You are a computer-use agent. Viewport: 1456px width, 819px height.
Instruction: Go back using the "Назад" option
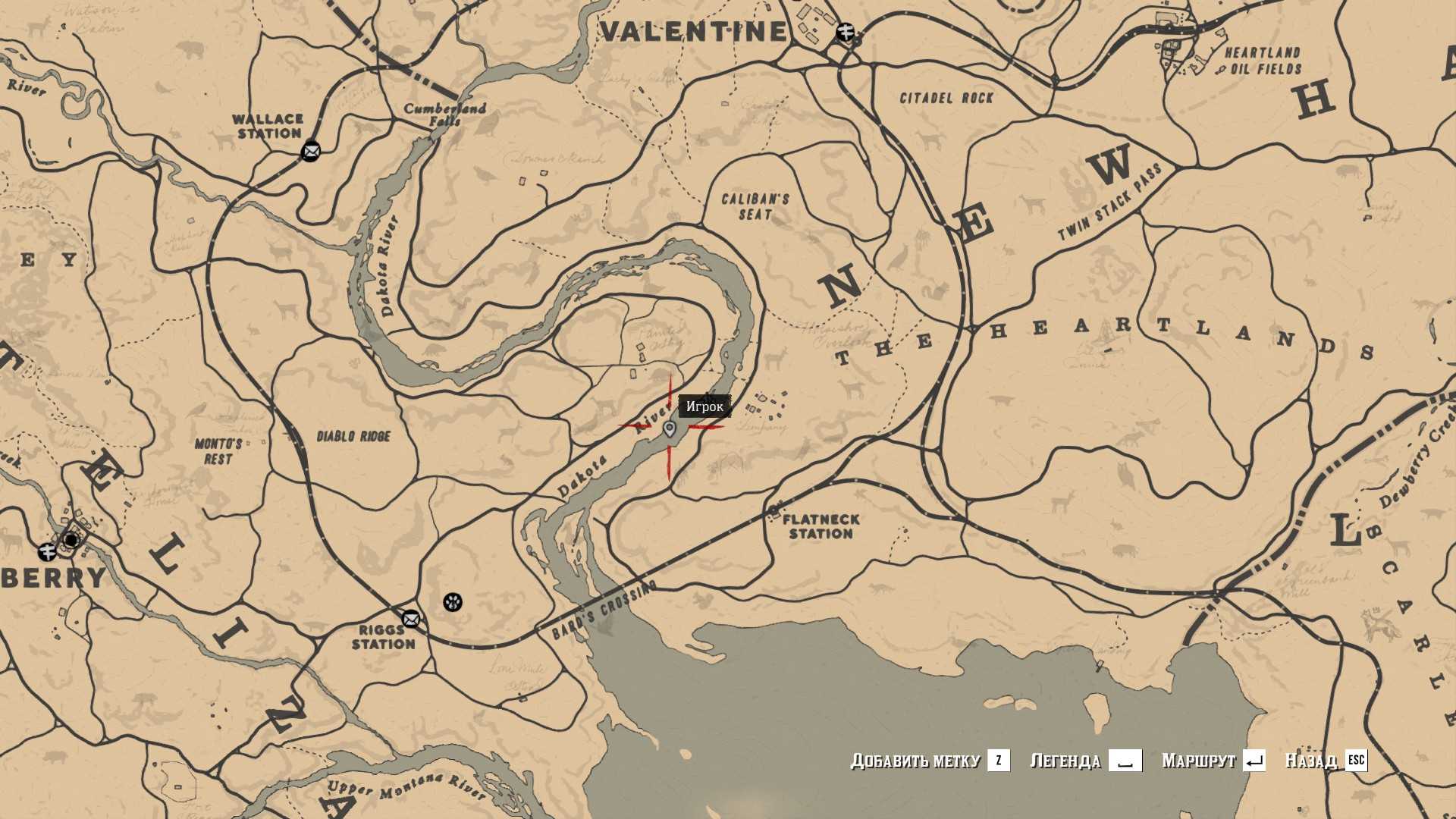click(x=1325, y=761)
